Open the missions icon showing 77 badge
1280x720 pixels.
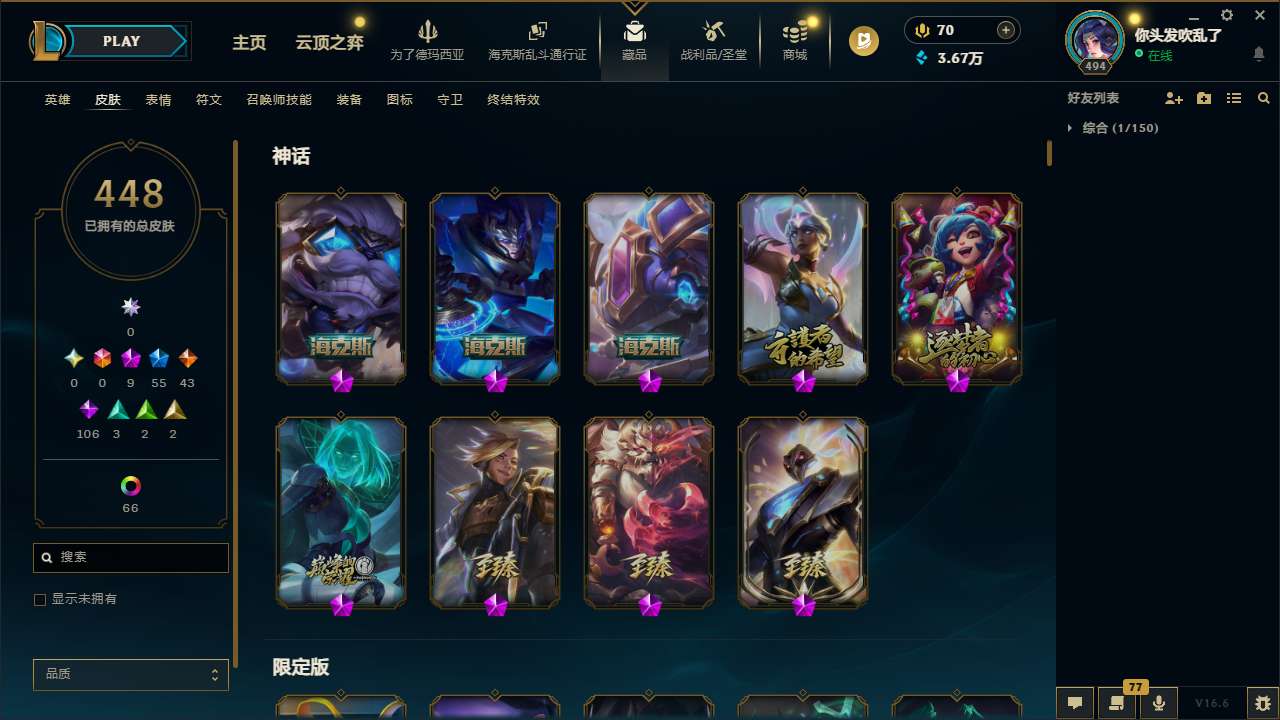point(1117,703)
